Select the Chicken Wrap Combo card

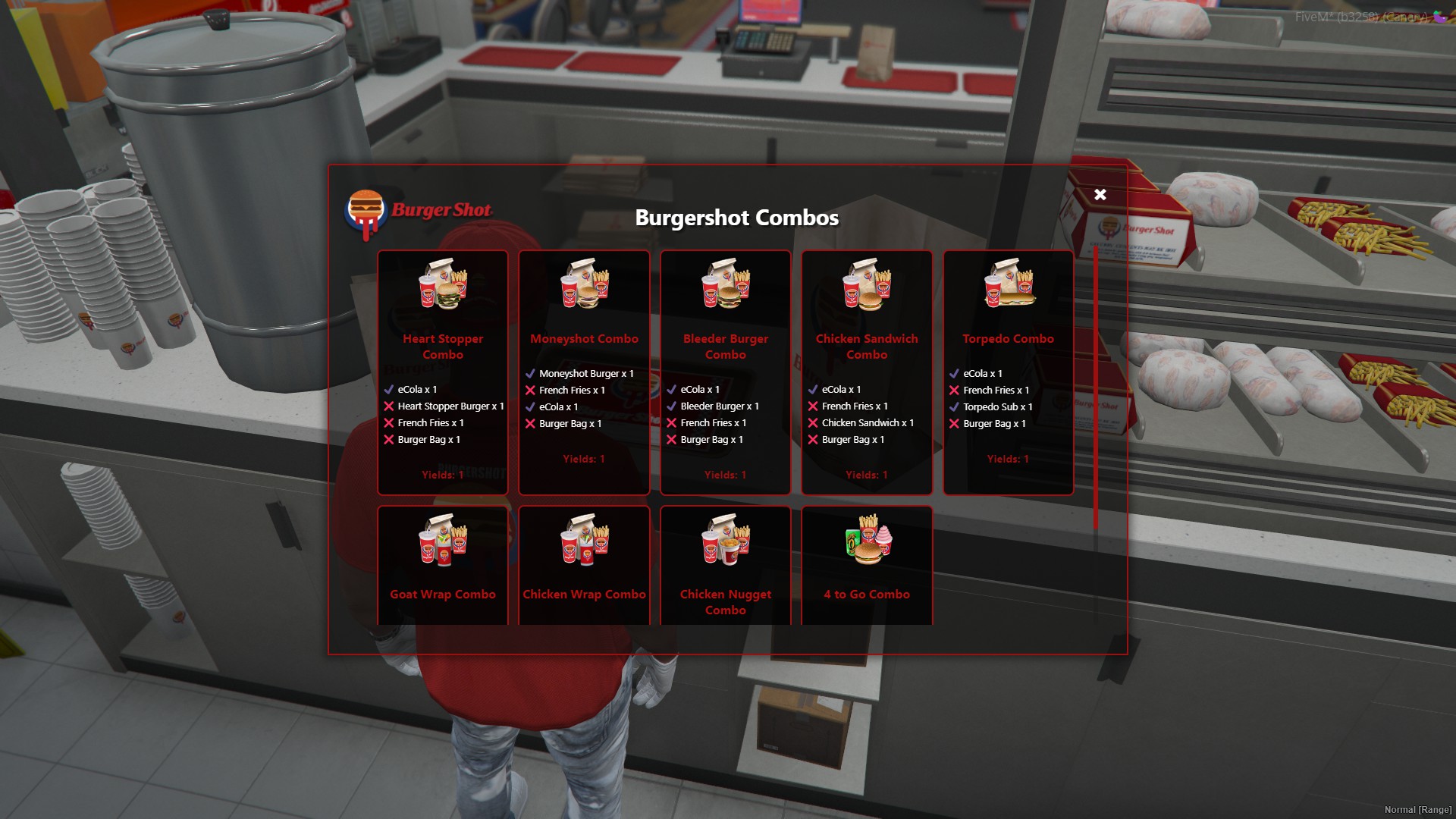point(584,565)
